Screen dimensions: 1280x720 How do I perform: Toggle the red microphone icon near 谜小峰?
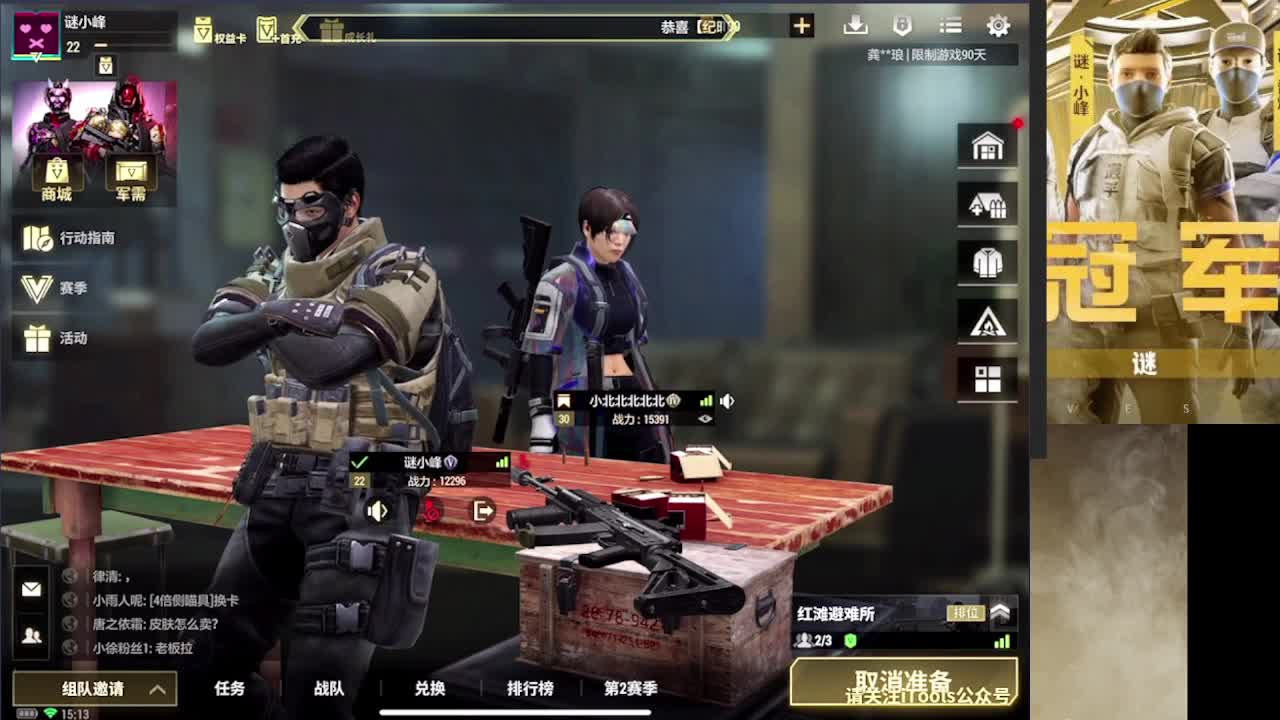tap(430, 512)
